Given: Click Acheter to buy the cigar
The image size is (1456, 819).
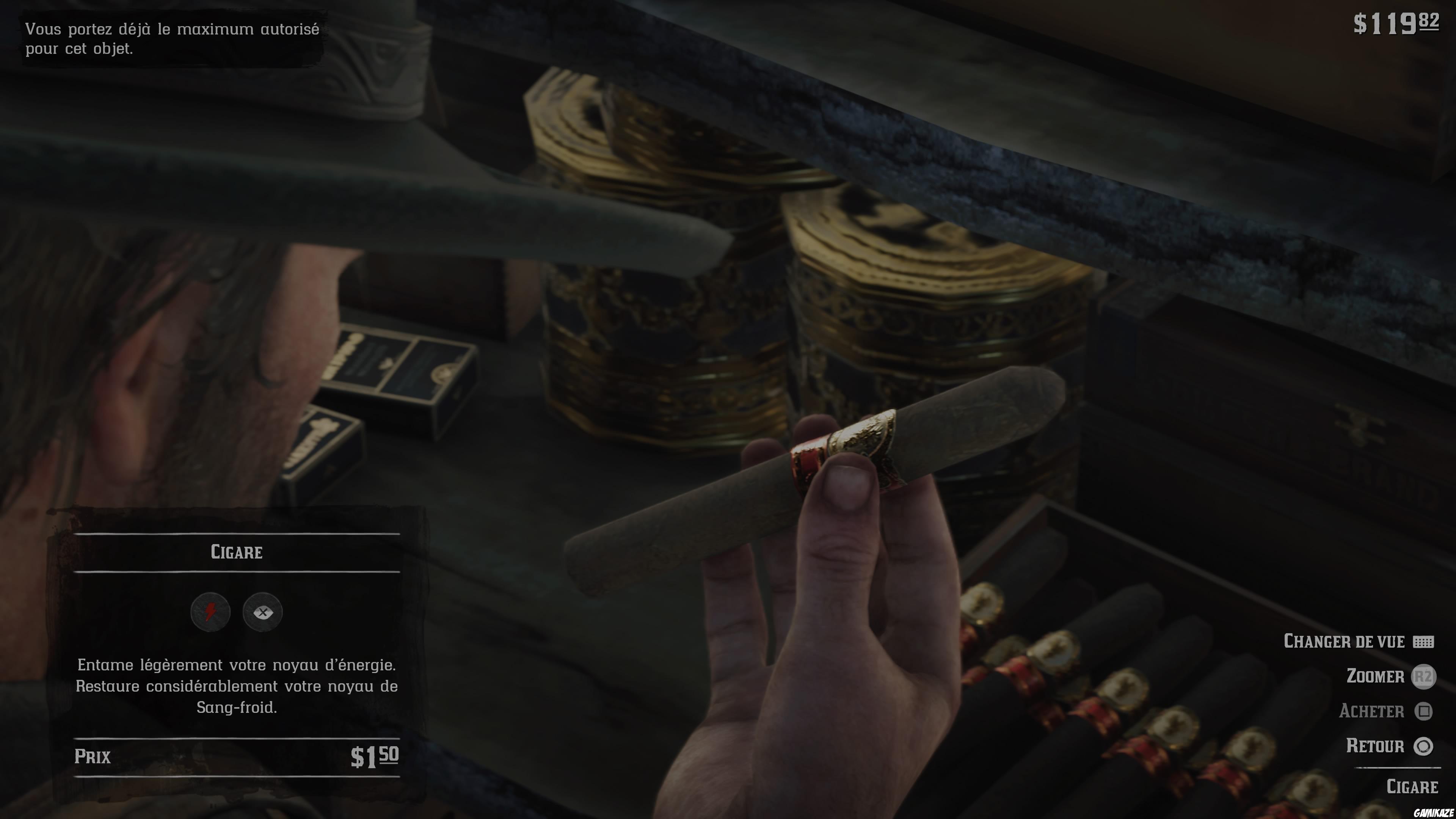Looking at the screenshot, I should (1373, 712).
